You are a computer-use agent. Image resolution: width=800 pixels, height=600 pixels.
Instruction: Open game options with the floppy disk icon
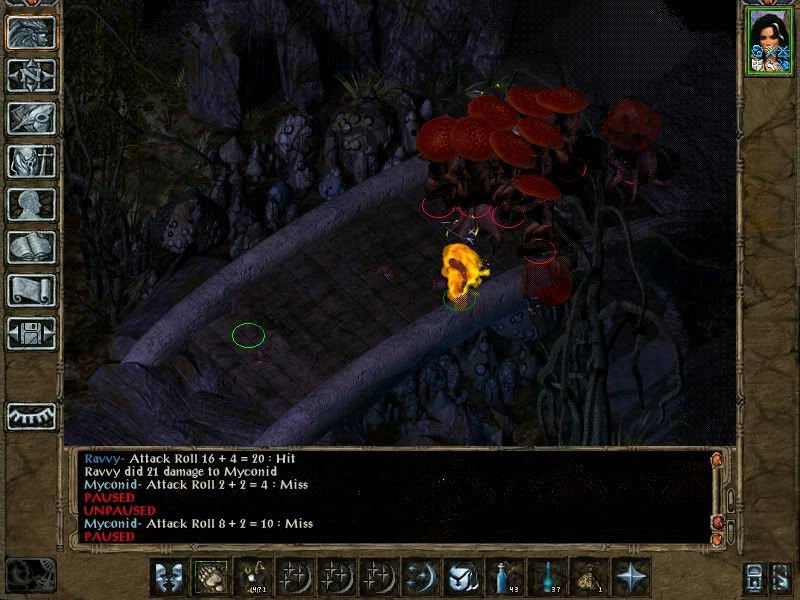point(31,332)
